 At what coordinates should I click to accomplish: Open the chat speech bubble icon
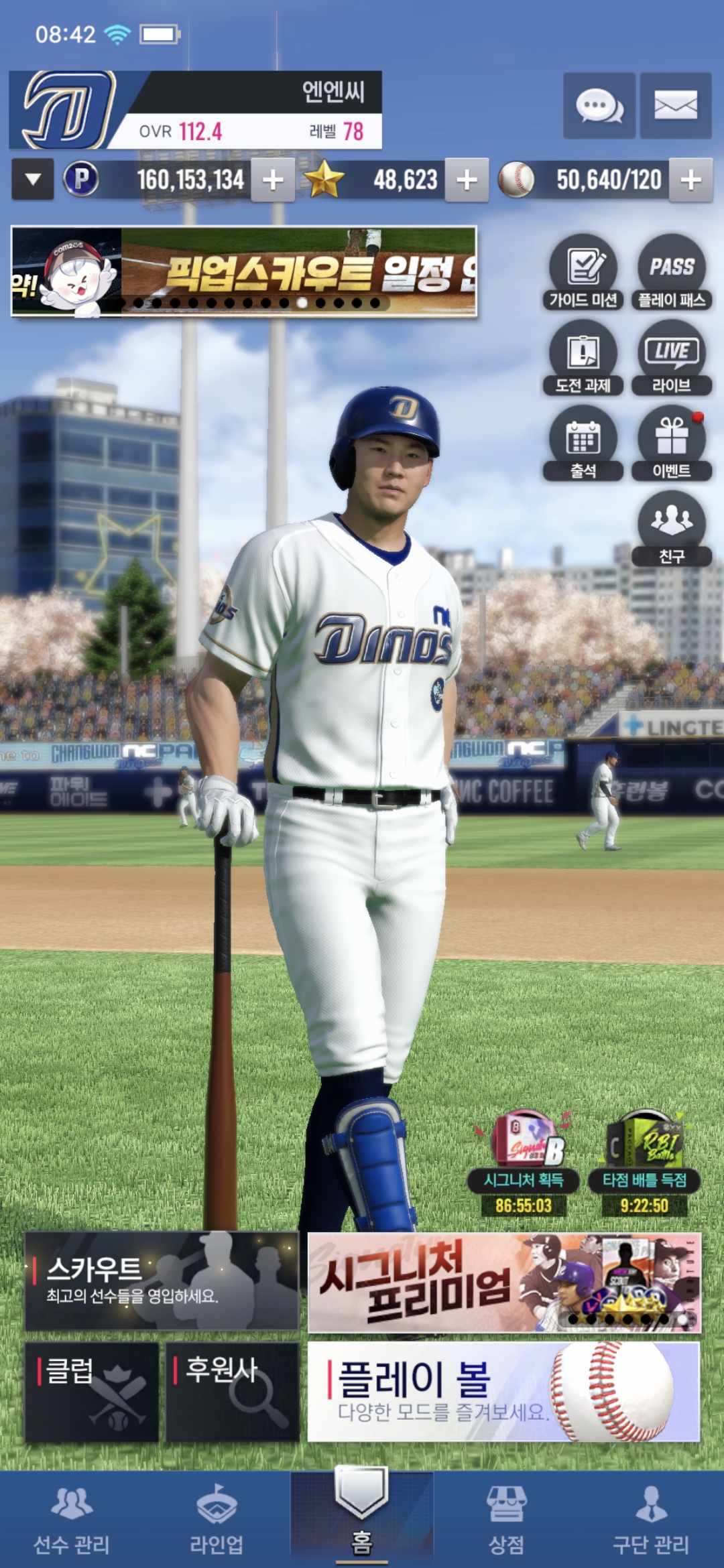click(599, 106)
